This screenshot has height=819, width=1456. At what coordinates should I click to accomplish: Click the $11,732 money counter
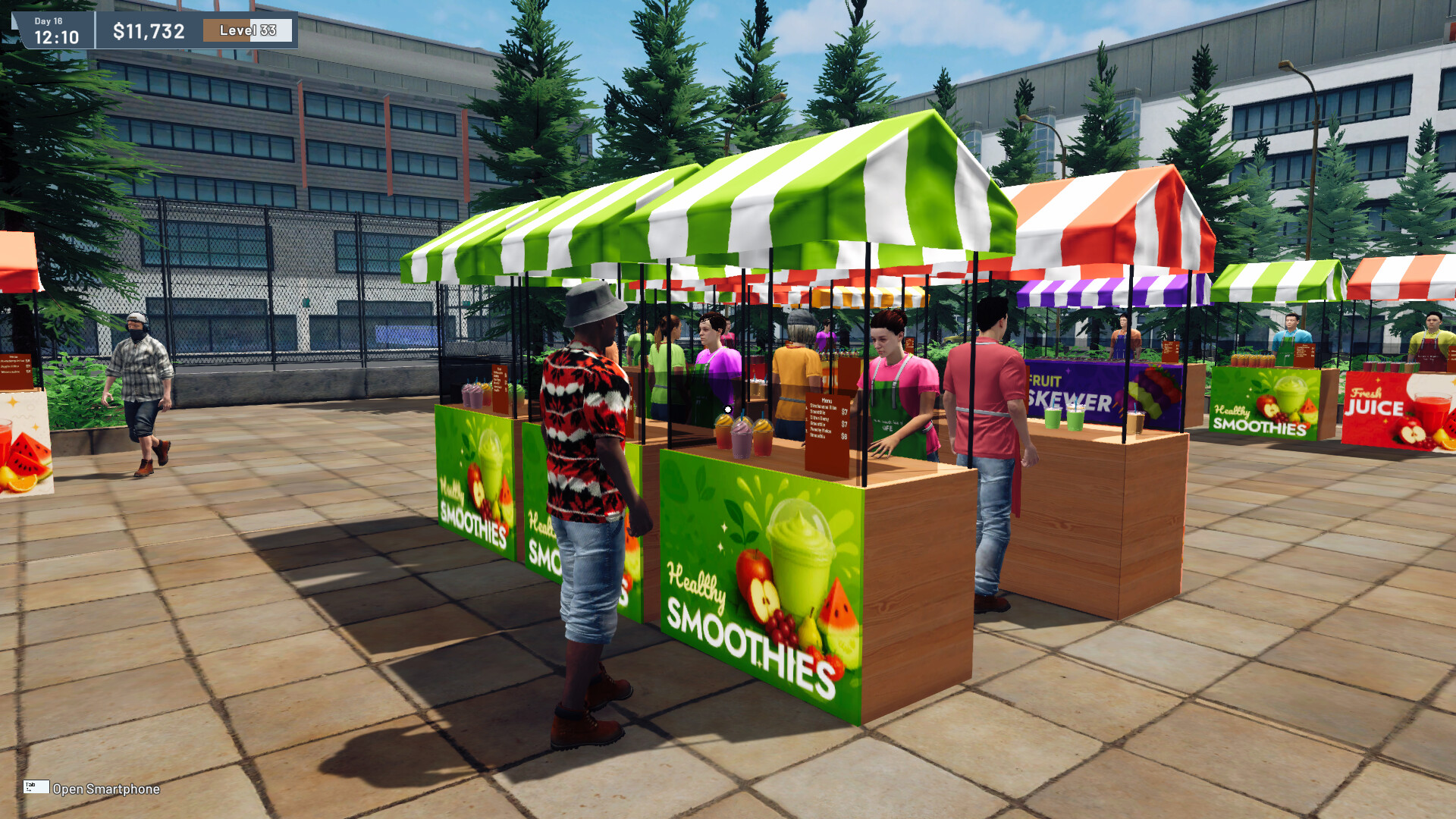146,31
